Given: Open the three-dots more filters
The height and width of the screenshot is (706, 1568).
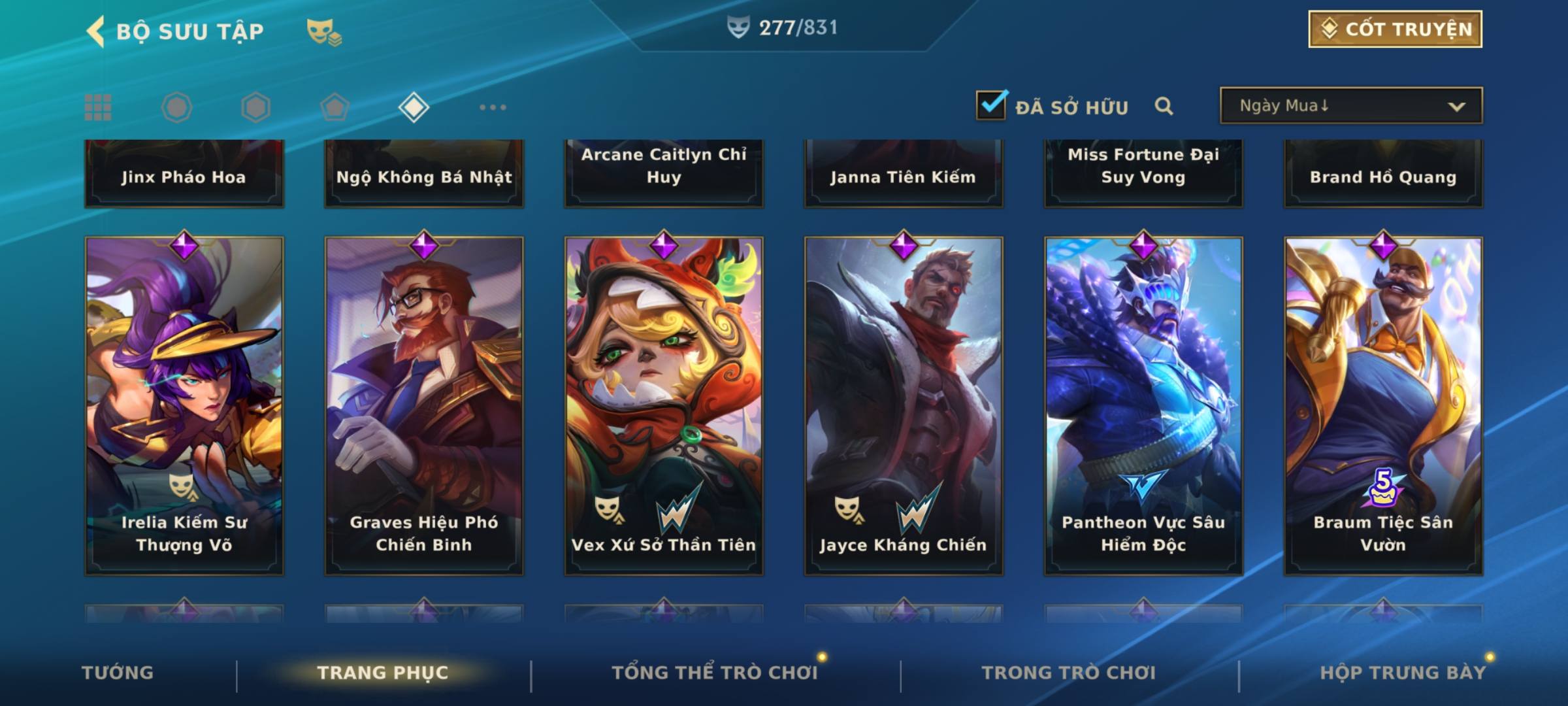Looking at the screenshot, I should (x=493, y=107).
